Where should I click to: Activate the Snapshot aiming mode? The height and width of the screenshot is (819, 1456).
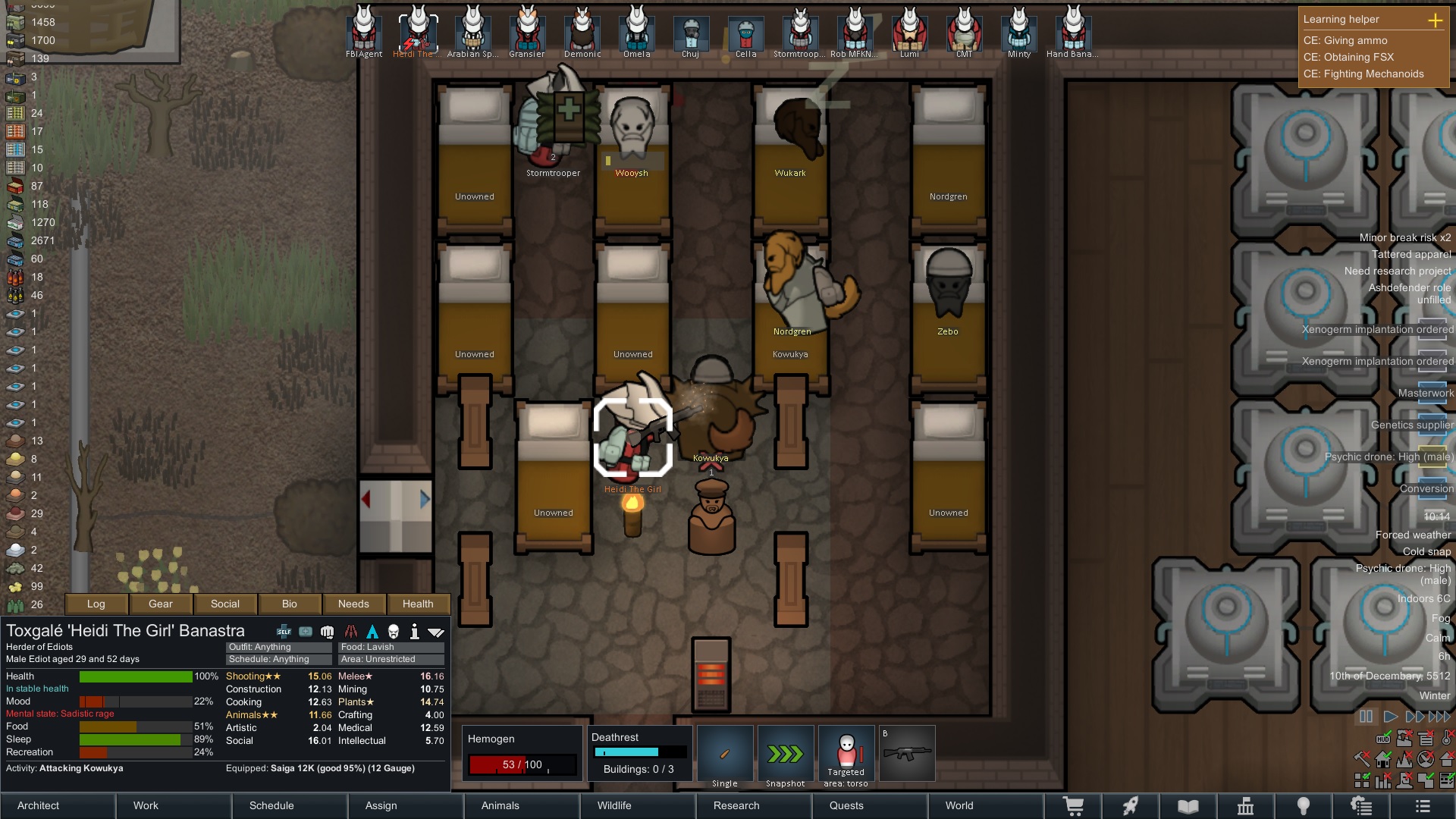click(786, 756)
